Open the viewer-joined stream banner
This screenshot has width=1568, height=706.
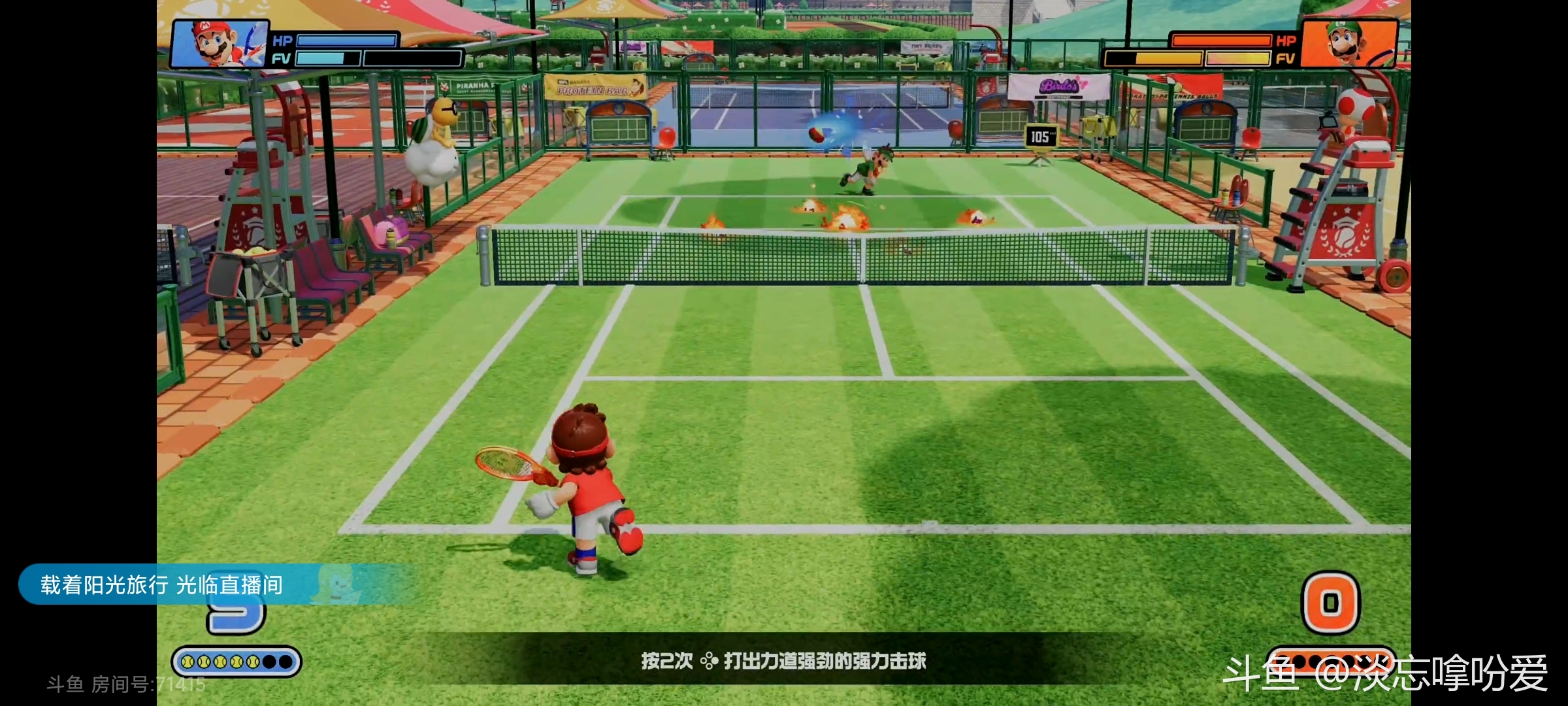coord(162,584)
